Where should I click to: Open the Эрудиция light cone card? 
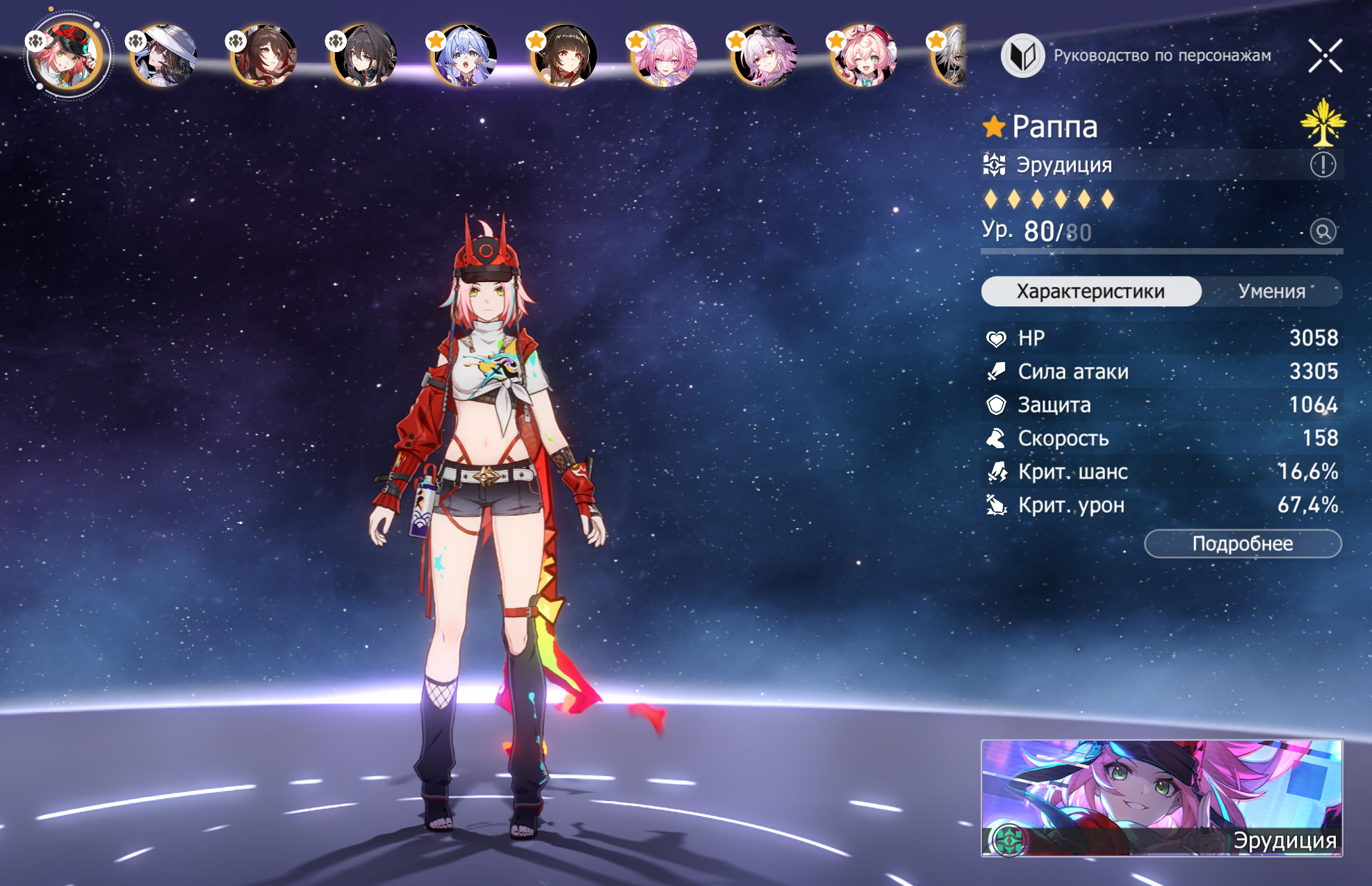pyautogui.click(x=1161, y=798)
